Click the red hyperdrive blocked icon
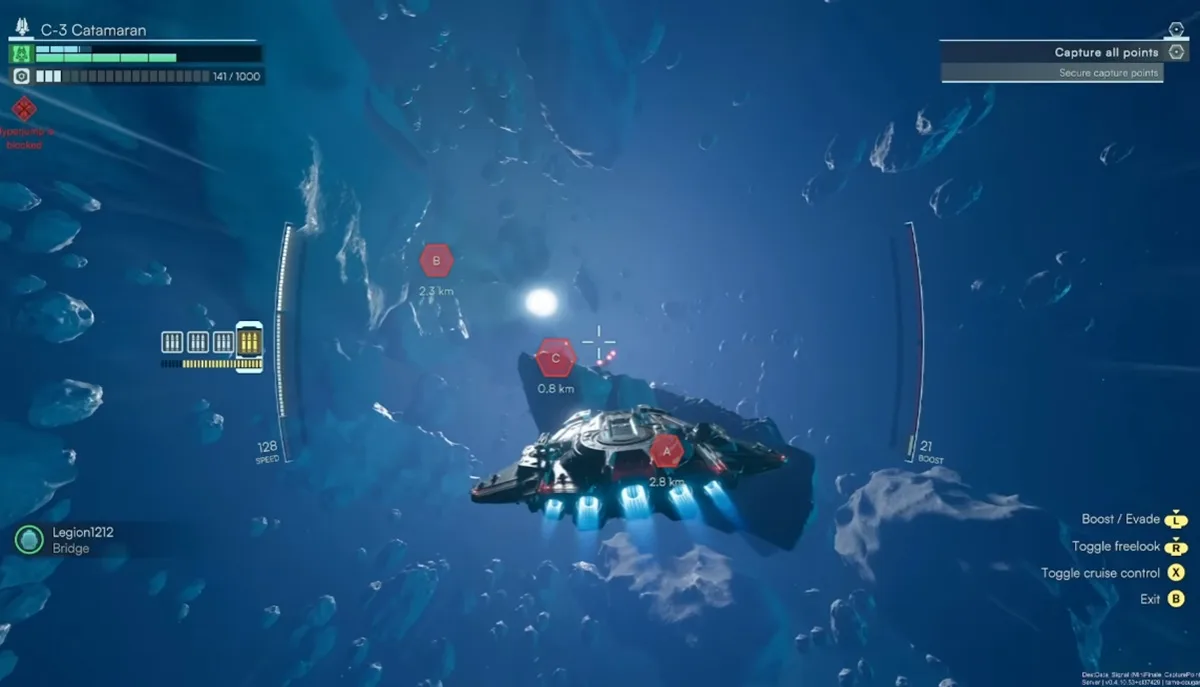The image size is (1200, 687). 24,109
